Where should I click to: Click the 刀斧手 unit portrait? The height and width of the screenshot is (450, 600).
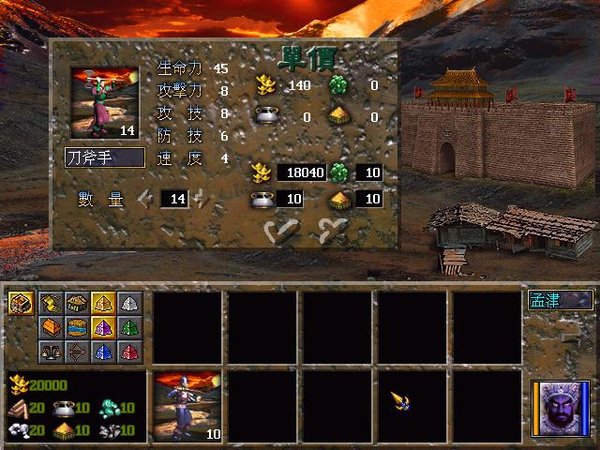click(x=104, y=102)
